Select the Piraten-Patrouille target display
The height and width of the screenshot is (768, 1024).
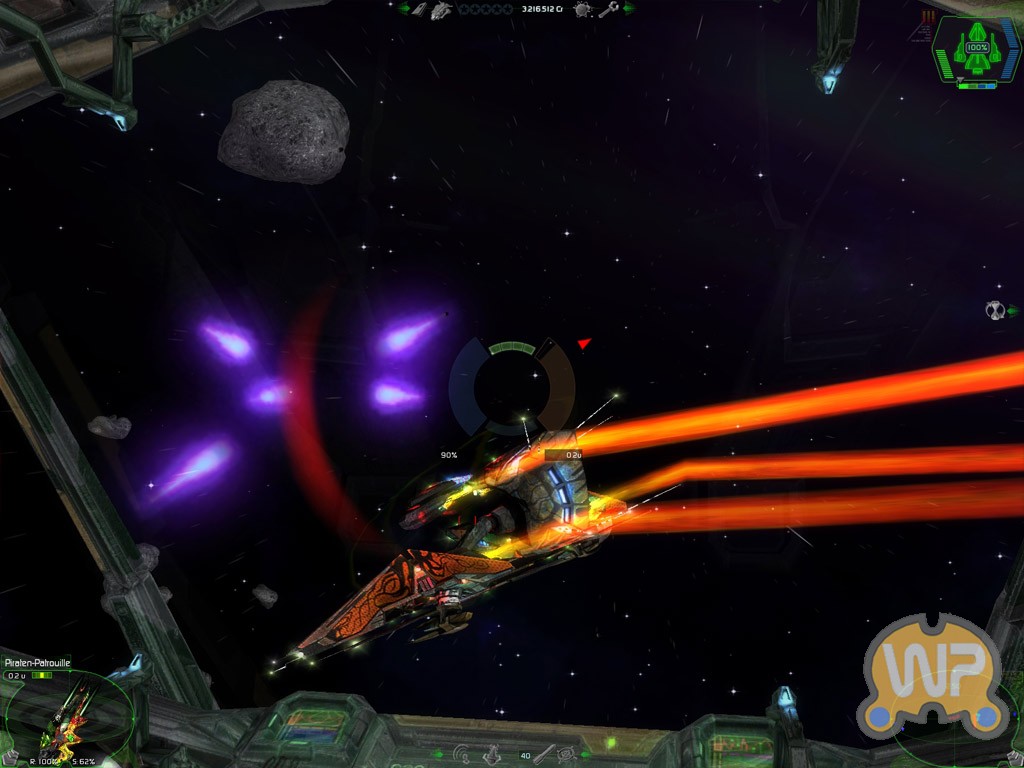[x=66, y=712]
